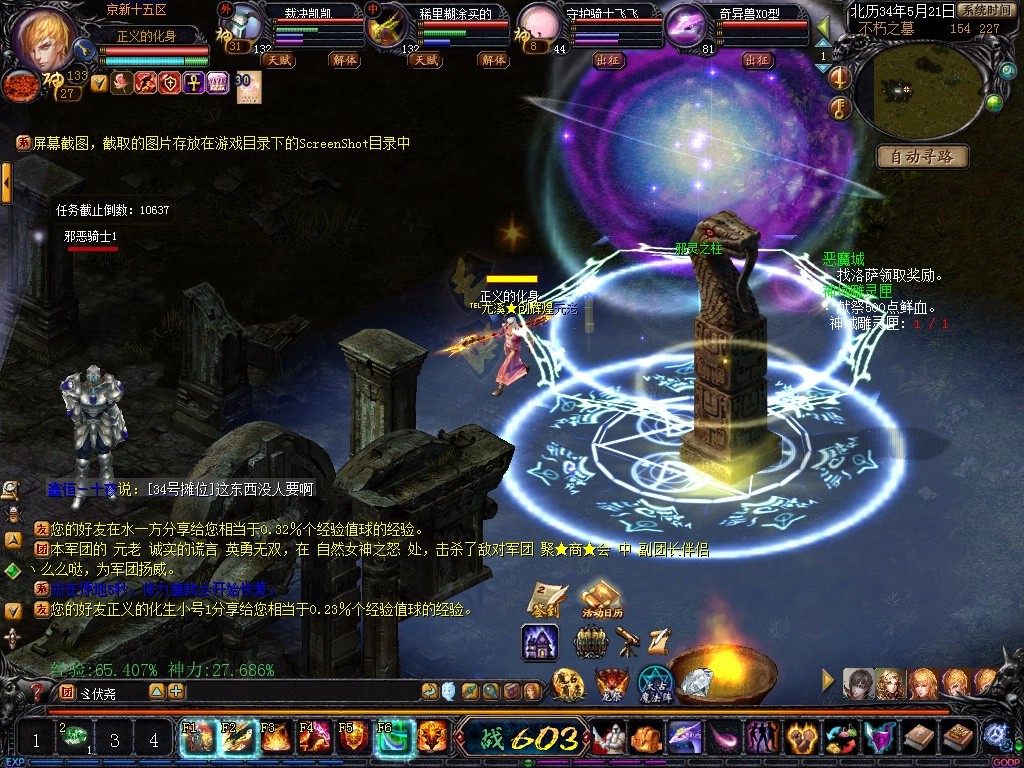
Task: Click the ankh buff icon
Action: click(194, 83)
